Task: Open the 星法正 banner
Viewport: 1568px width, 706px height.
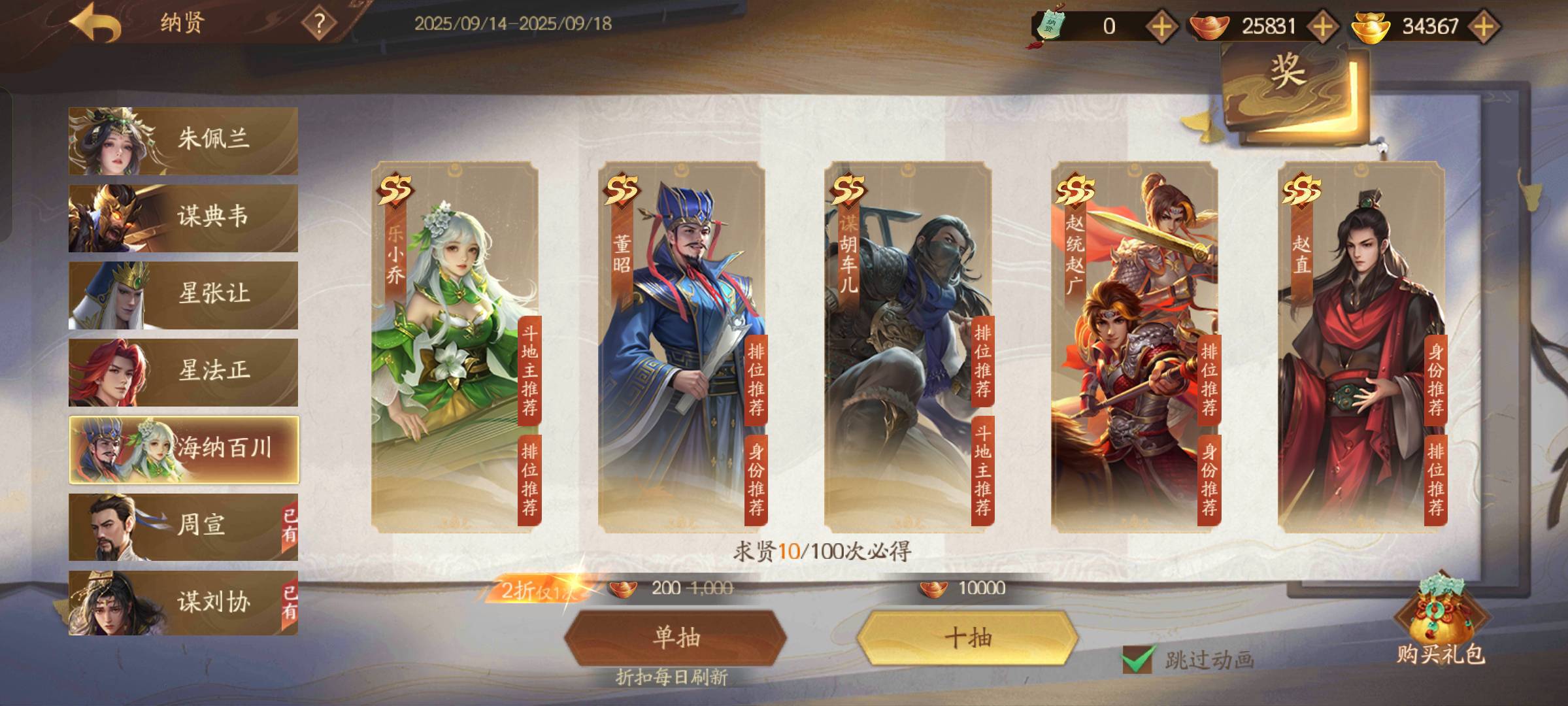Action: click(x=183, y=372)
